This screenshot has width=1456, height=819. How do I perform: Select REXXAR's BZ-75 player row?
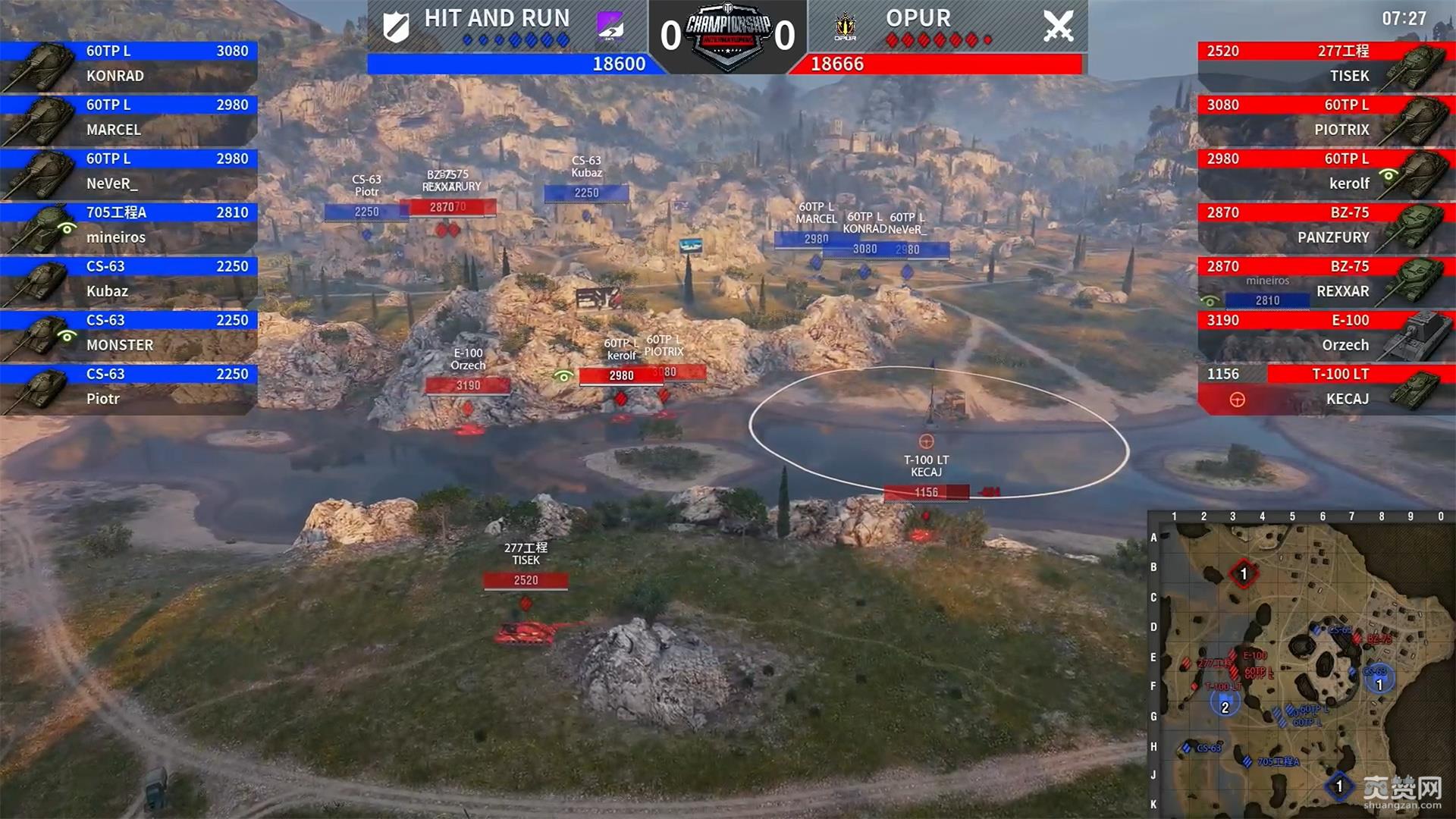(x=1326, y=279)
